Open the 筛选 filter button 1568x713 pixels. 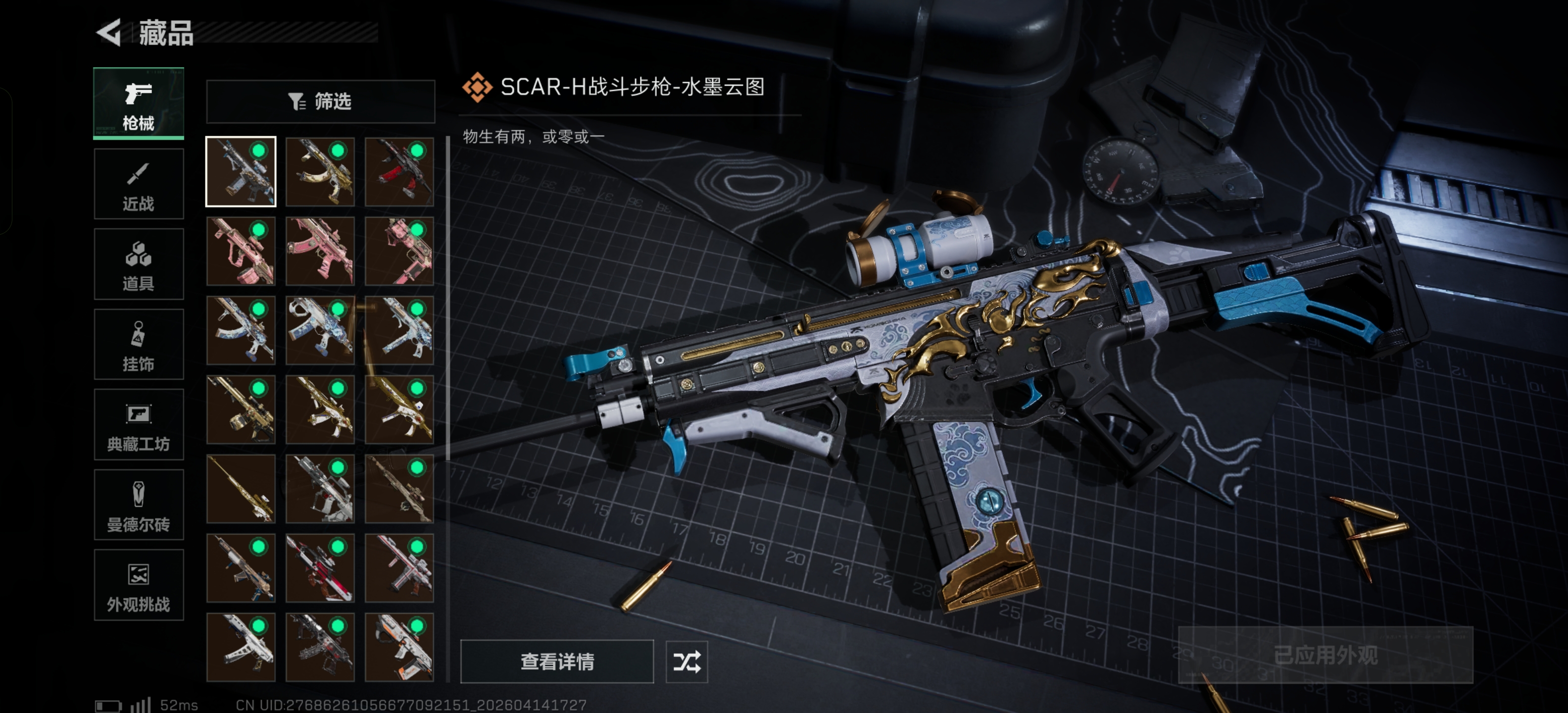[x=320, y=101]
